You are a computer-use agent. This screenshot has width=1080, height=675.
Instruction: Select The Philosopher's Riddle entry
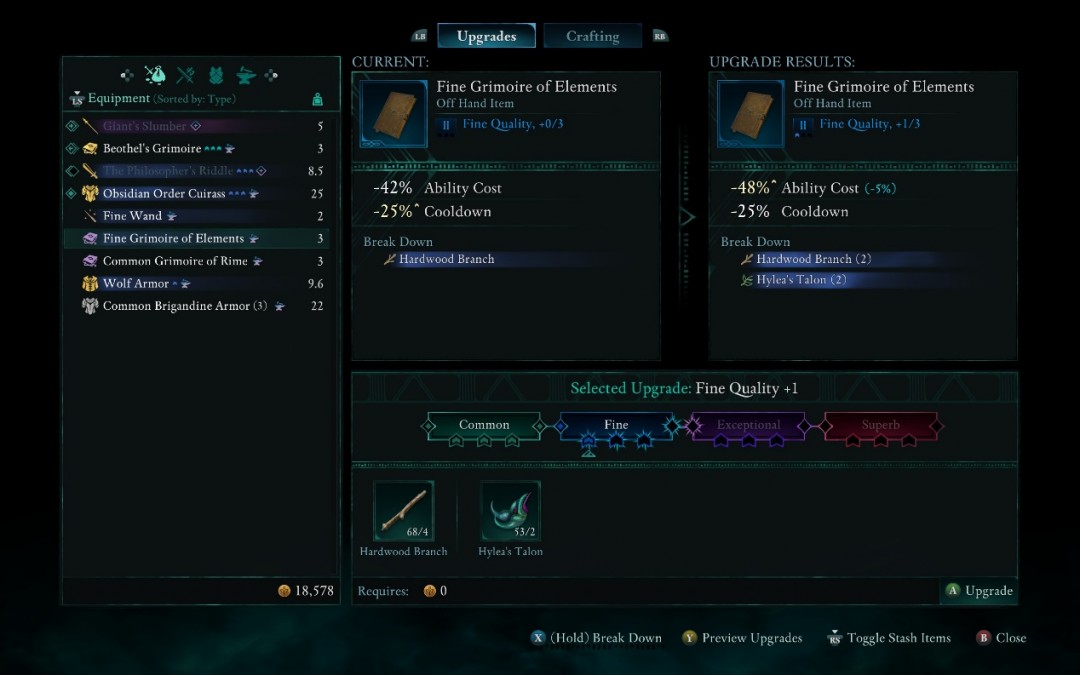pos(168,171)
